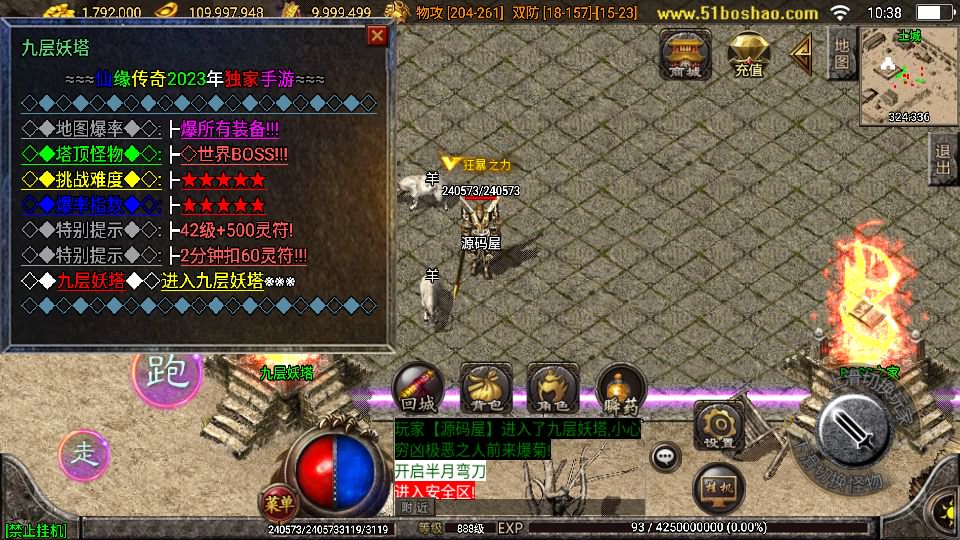Open the chat speech bubble
The image size is (960, 540).
pos(664,457)
